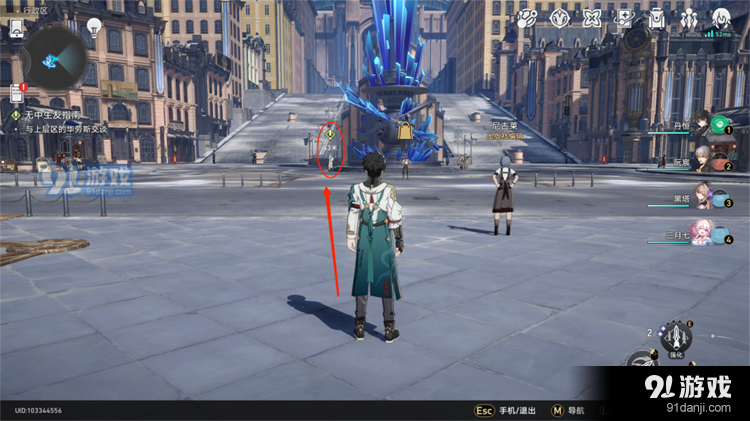The height and width of the screenshot is (421, 750).
Task: Switch to party member 丹恒
Action: coord(704,126)
